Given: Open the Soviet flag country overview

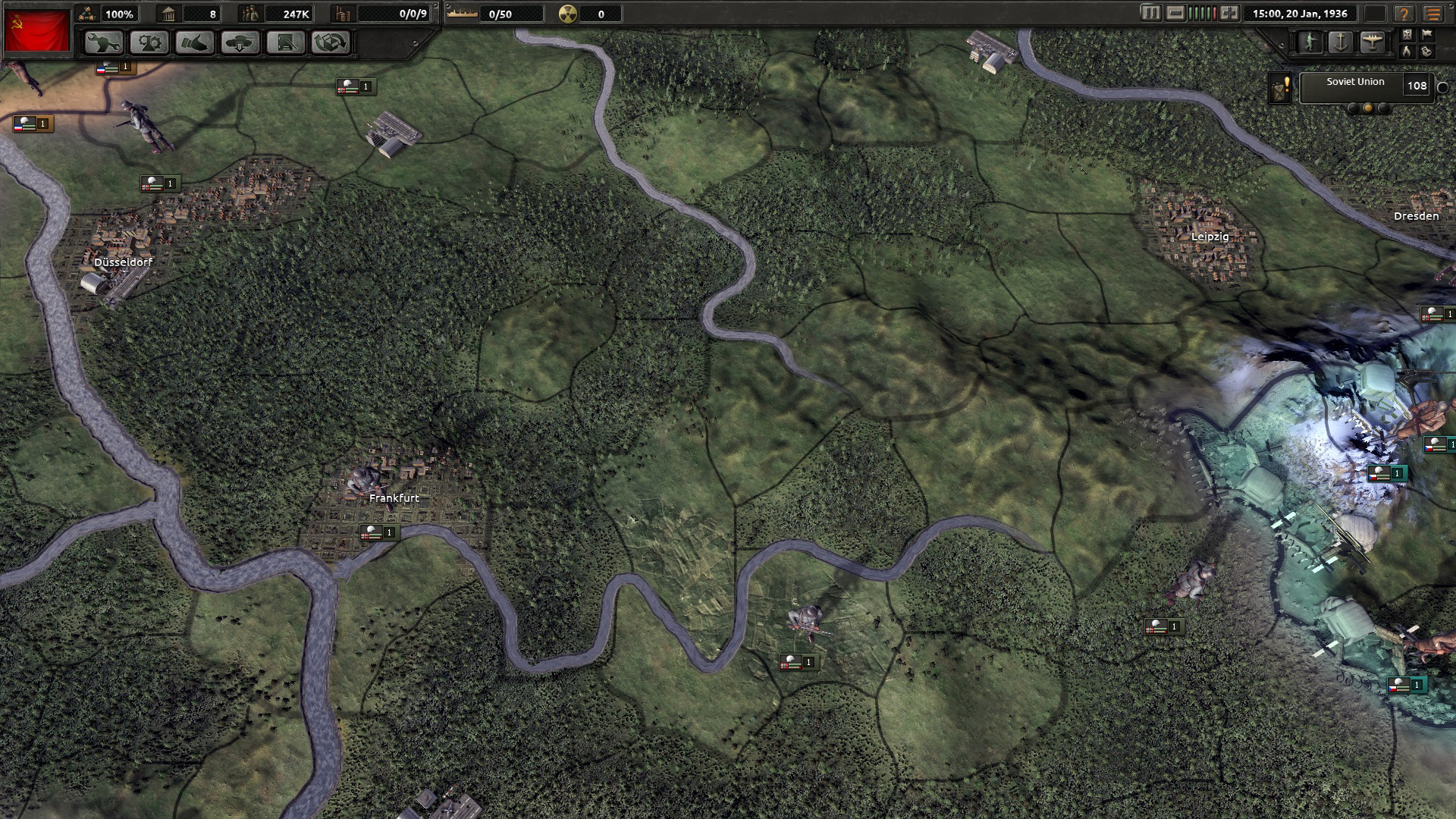Looking at the screenshot, I should 36,30.
